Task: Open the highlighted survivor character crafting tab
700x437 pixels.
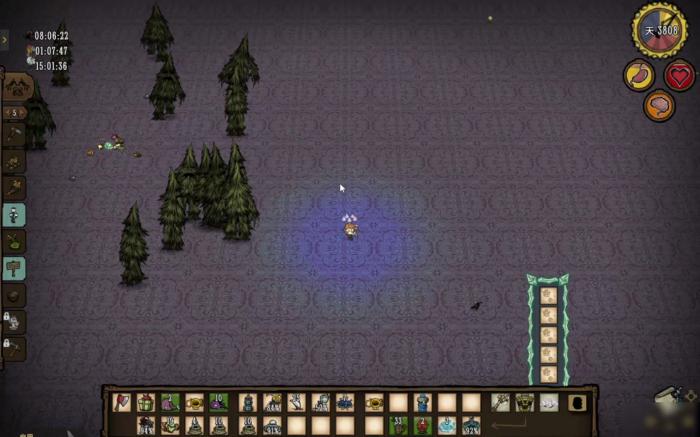Action: pos(14,215)
